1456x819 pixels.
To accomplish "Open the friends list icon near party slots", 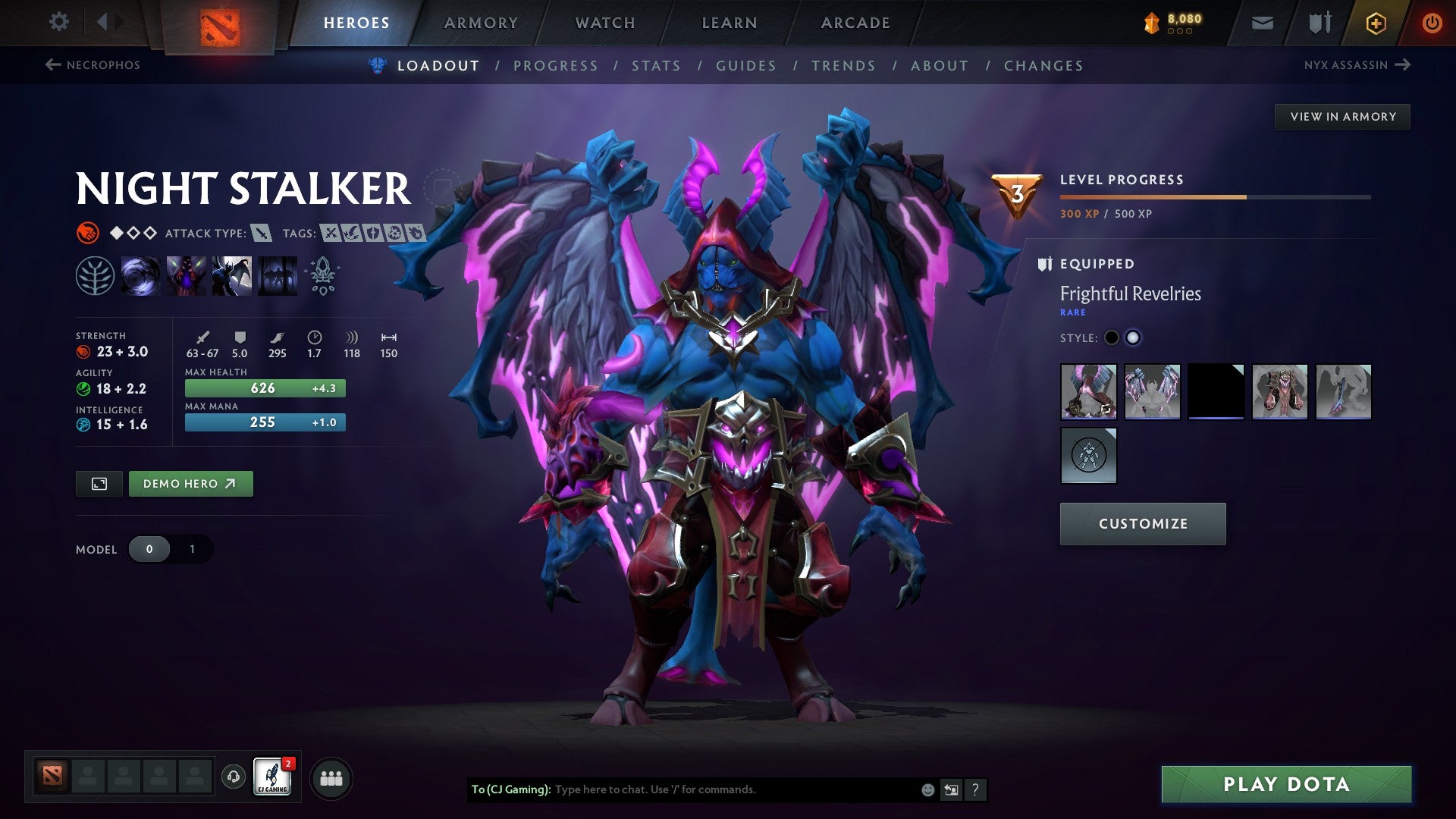I will 331,778.
